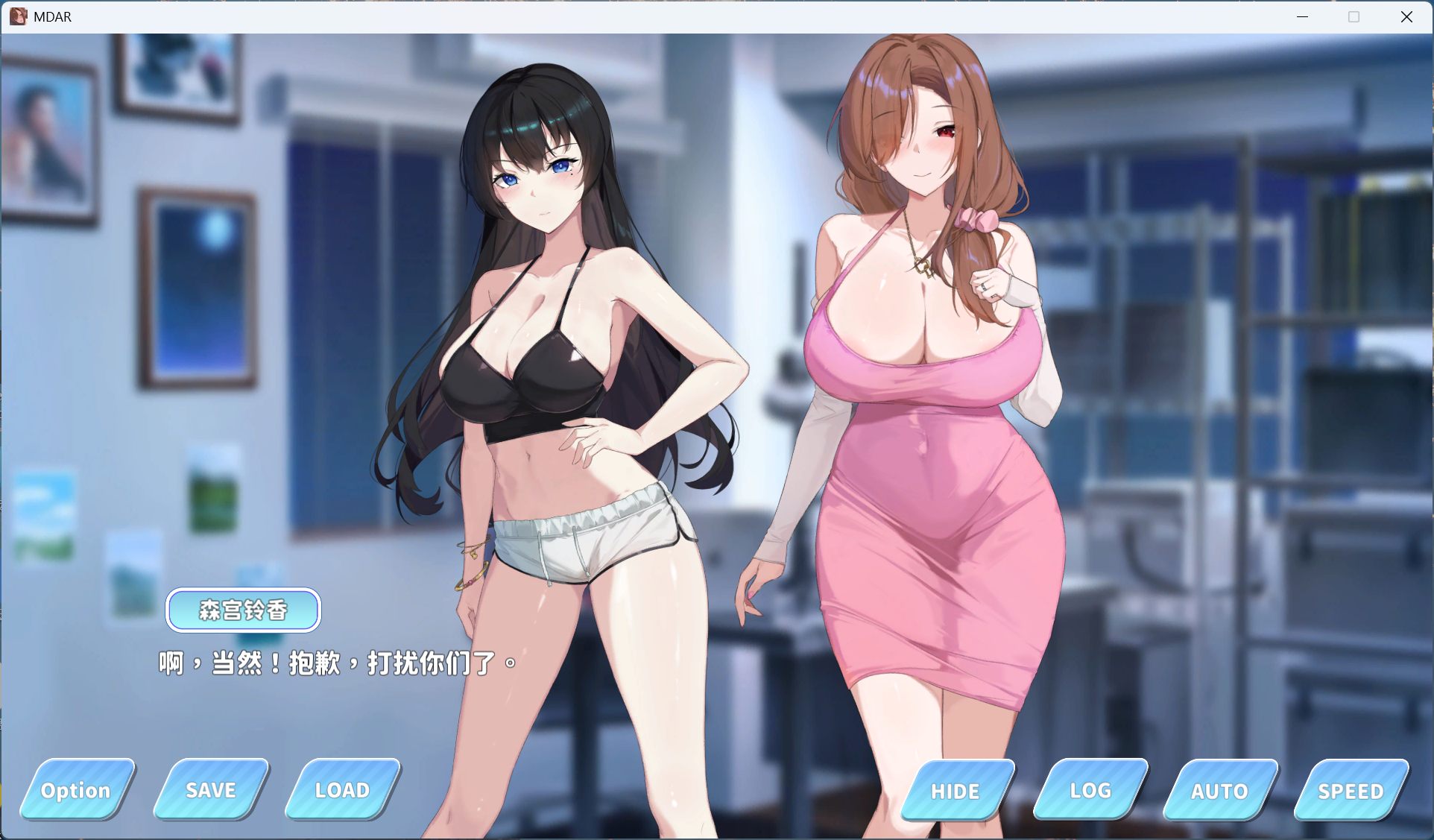This screenshot has height=840, width=1434.
Task: Click the LOAD button
Action: click(x=341, y=790)
